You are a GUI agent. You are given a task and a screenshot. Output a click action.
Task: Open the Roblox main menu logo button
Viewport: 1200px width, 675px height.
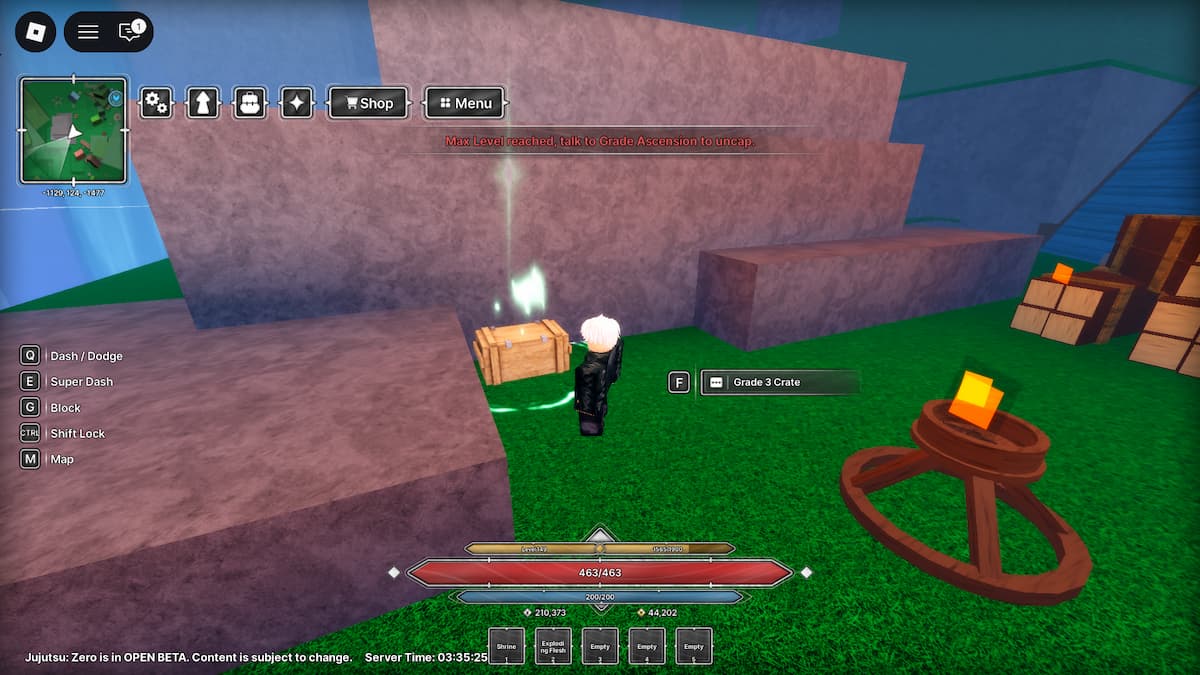coord(35,32)
